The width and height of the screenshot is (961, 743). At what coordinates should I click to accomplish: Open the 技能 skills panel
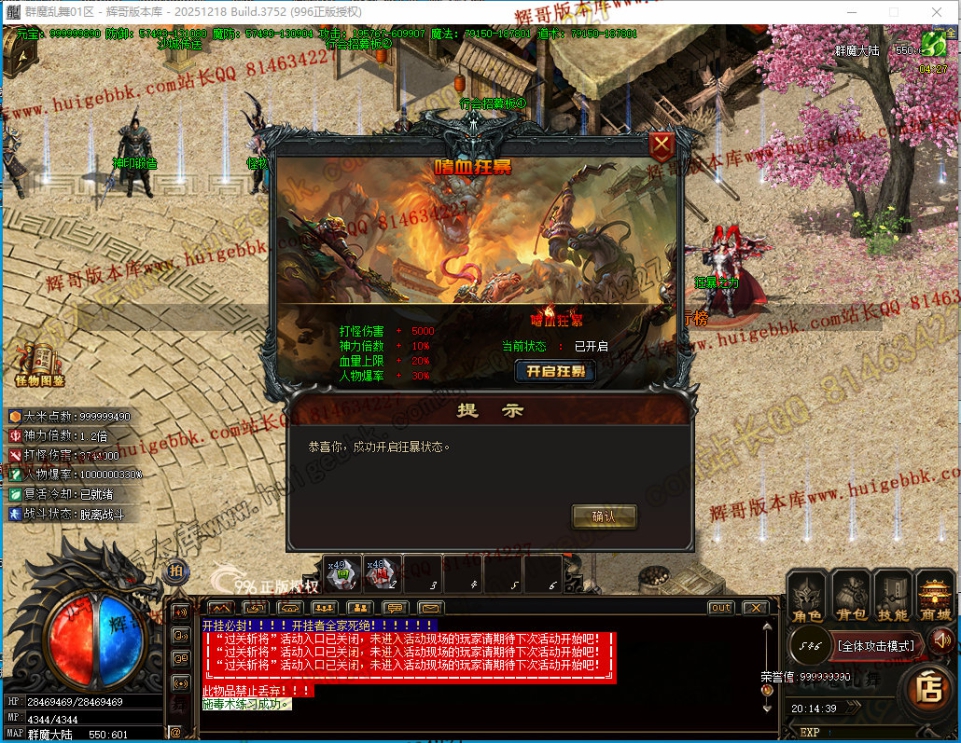(x=893, y=597)
